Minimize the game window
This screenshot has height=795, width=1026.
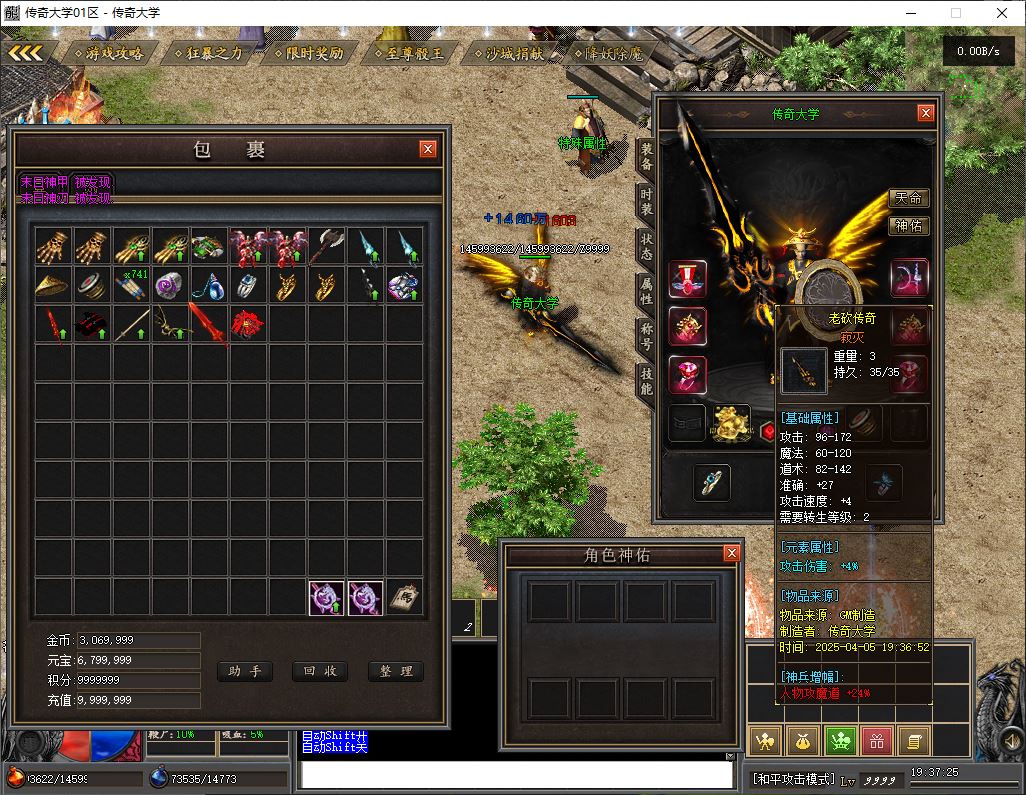tap(909, 13)
